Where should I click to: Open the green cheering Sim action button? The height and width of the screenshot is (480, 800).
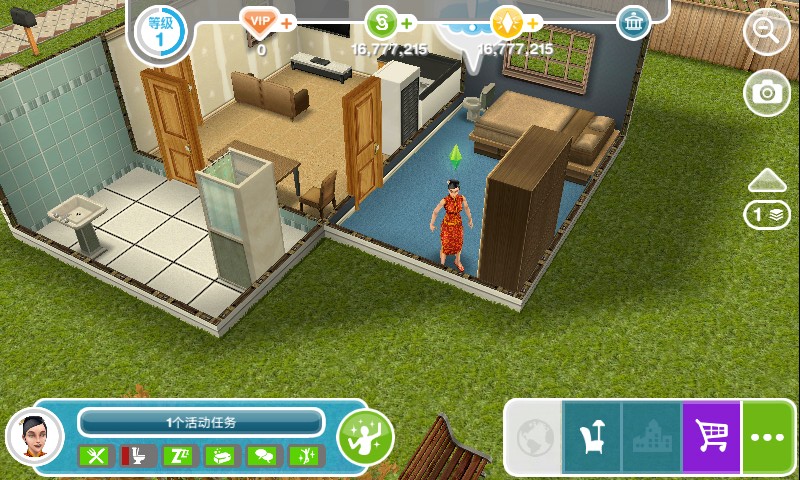pos(365,435)
